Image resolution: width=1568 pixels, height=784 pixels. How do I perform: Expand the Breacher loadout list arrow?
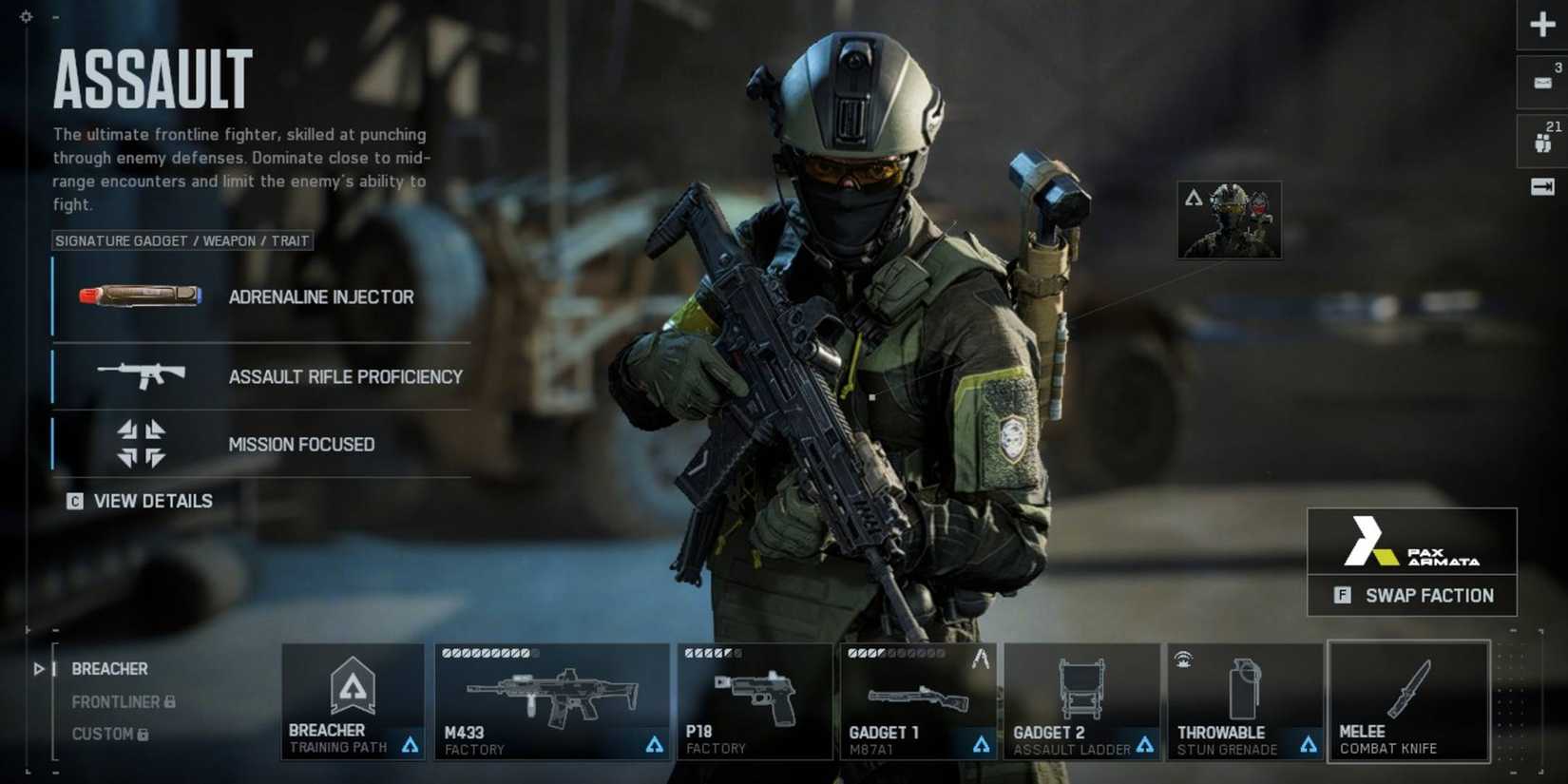(38, 669)
